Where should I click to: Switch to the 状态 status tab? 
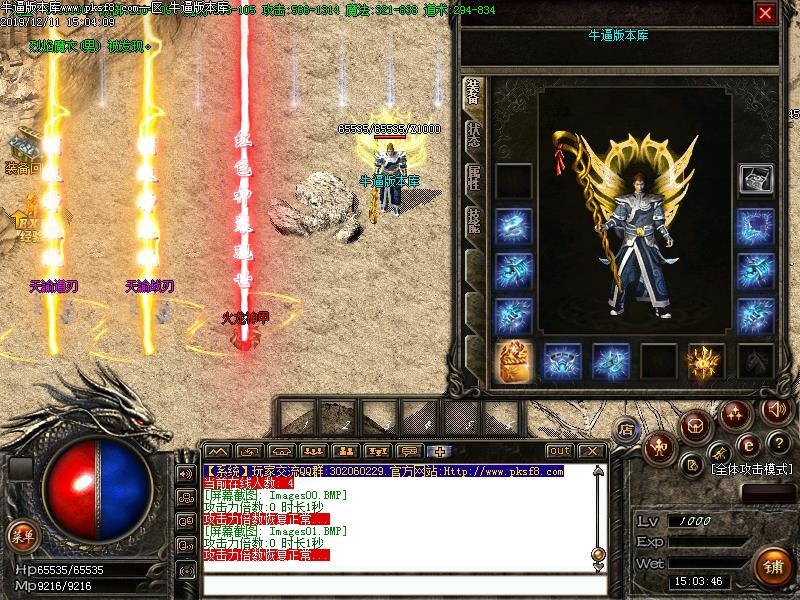[x=473, y=135]
